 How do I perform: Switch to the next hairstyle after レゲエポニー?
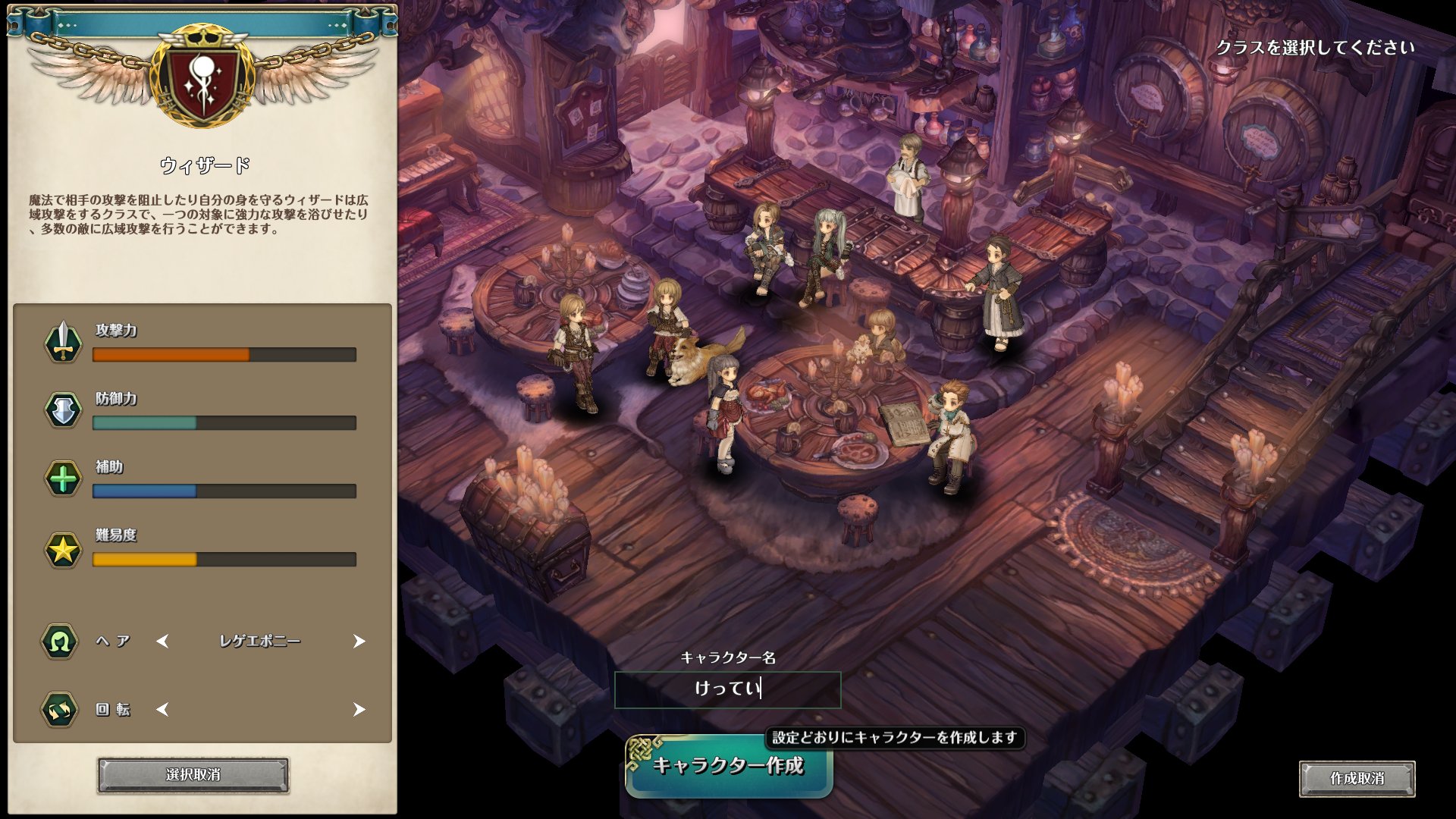(x=359, y=642)
